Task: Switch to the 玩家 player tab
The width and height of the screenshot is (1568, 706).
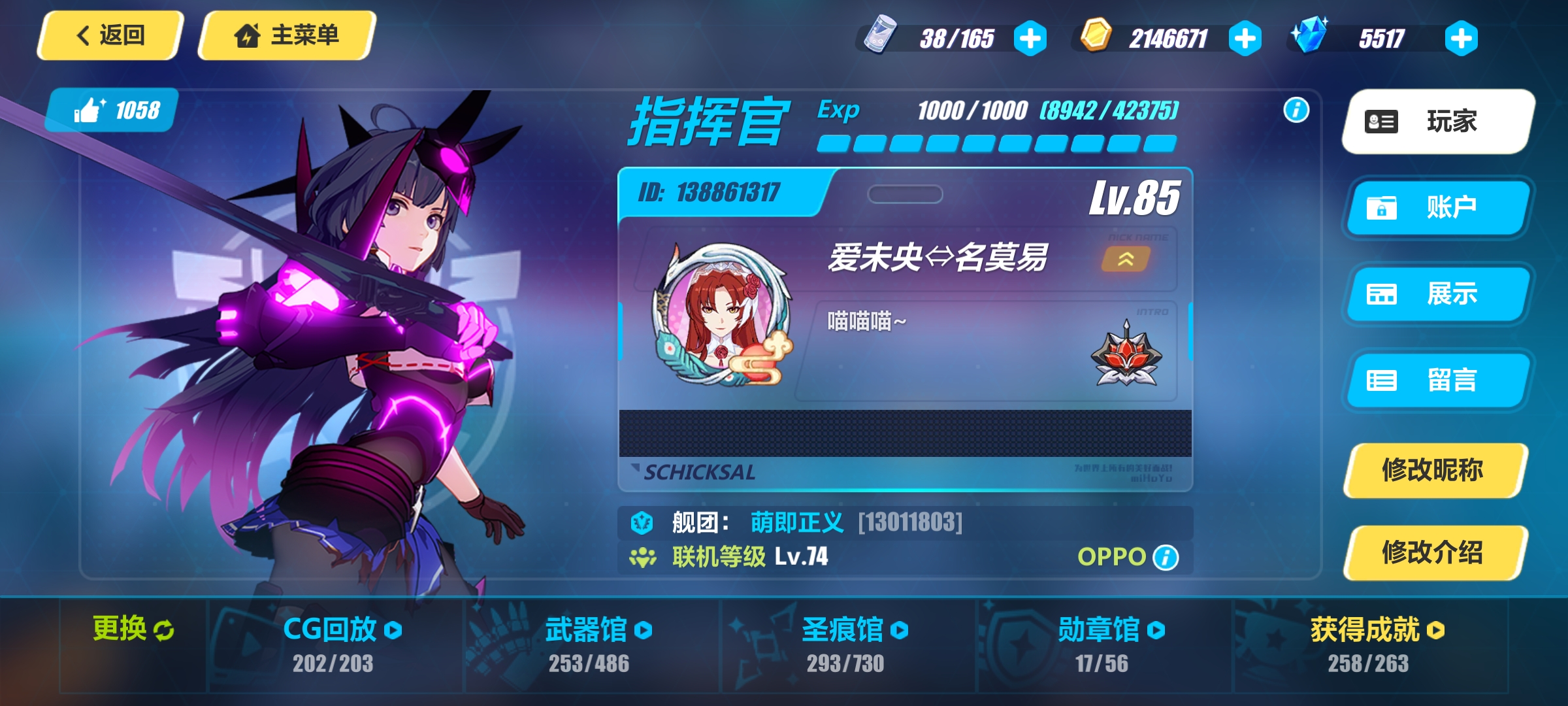Action: [x=1435, y=122]
